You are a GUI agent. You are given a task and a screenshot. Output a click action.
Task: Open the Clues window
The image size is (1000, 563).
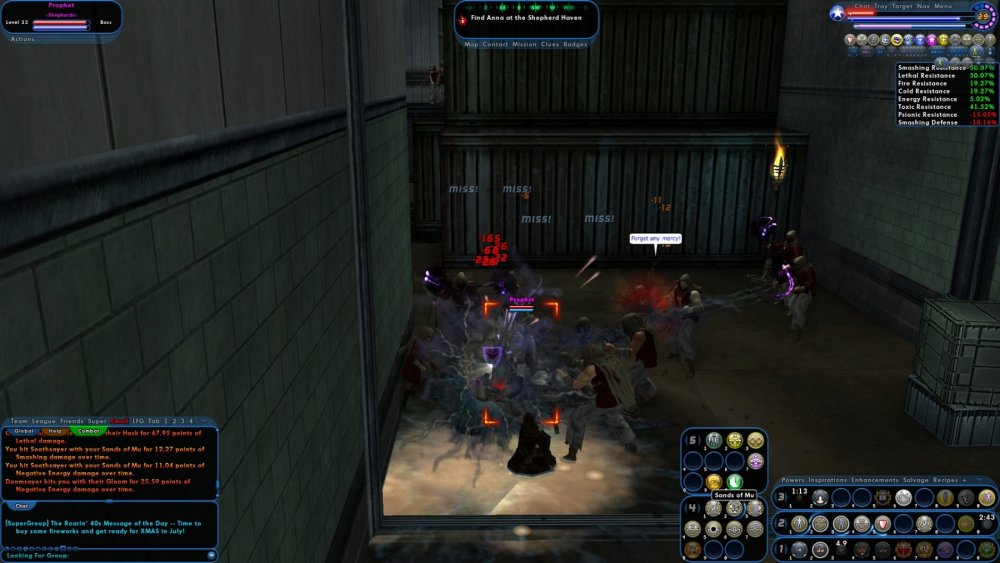click(550, 44)
